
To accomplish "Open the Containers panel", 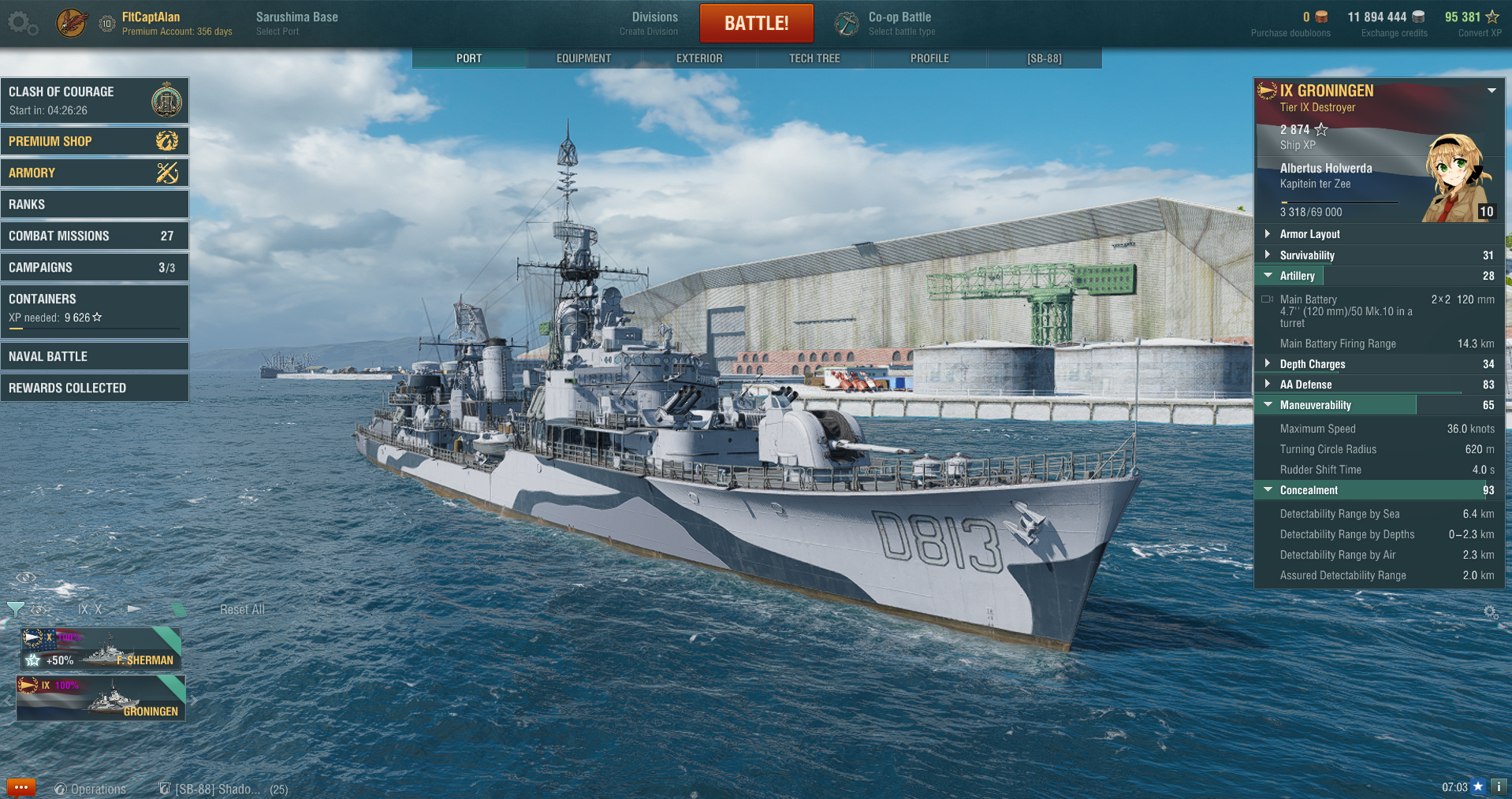I will click(x=95, y=308).
